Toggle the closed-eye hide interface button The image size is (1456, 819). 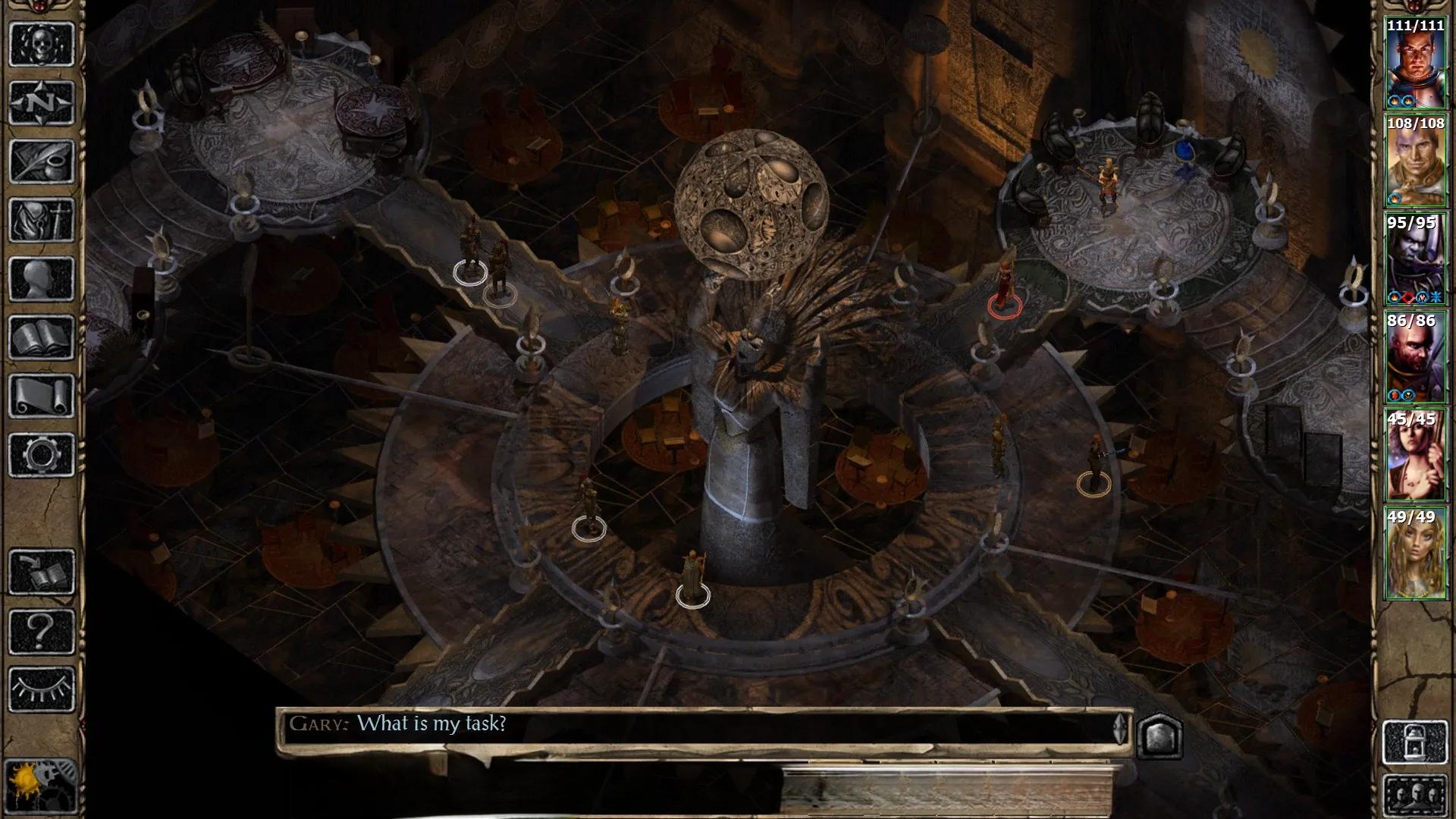coord(42,689)
